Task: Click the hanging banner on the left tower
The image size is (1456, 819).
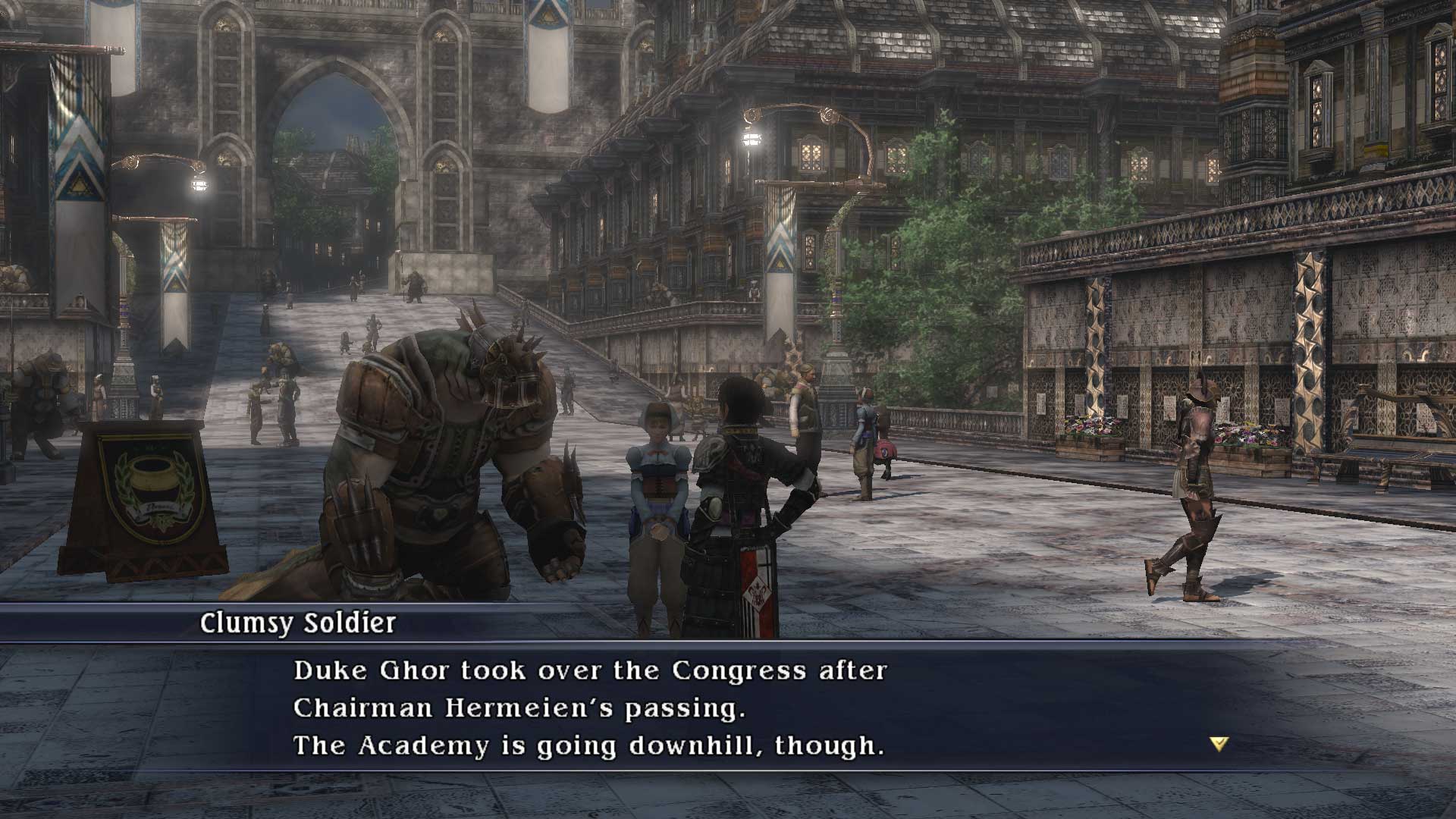Action: point(76,129)
